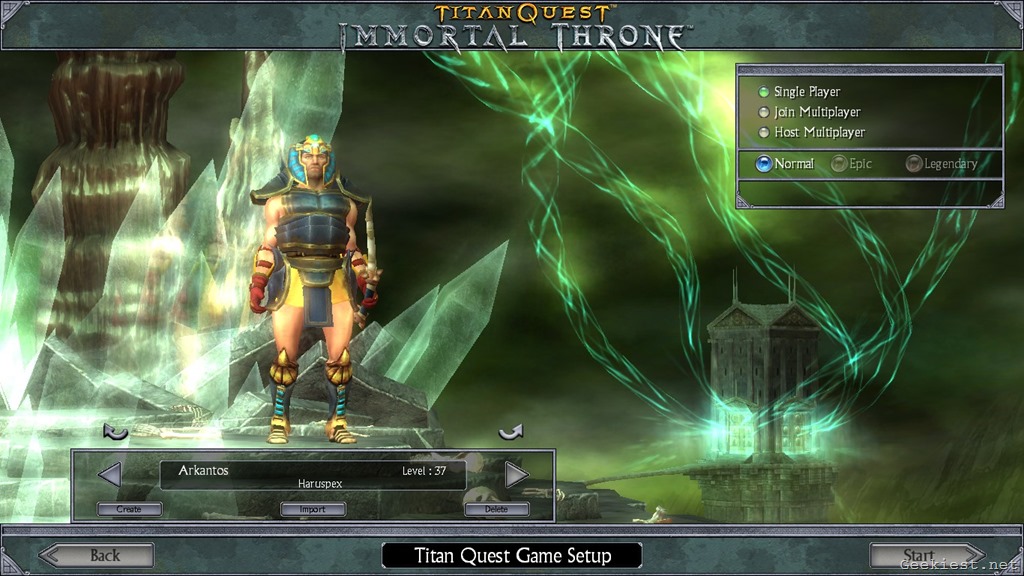Start the game
This screenshot has width=1024, height=576.
point(926,555)
